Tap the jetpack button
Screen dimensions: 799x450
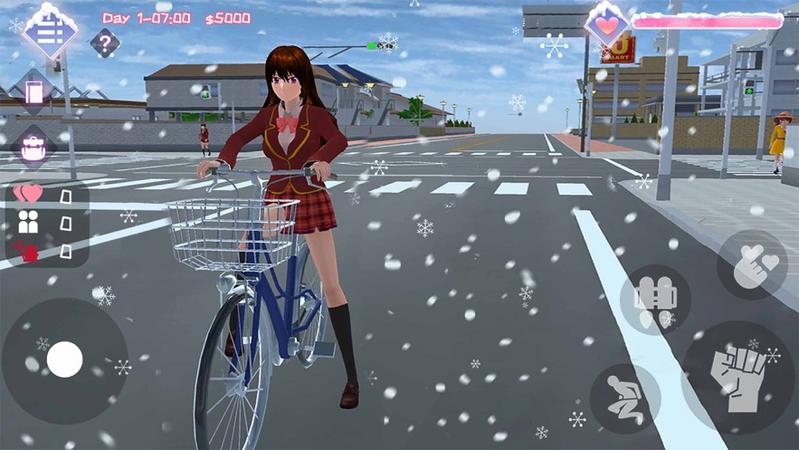click(x=655, y=299)
